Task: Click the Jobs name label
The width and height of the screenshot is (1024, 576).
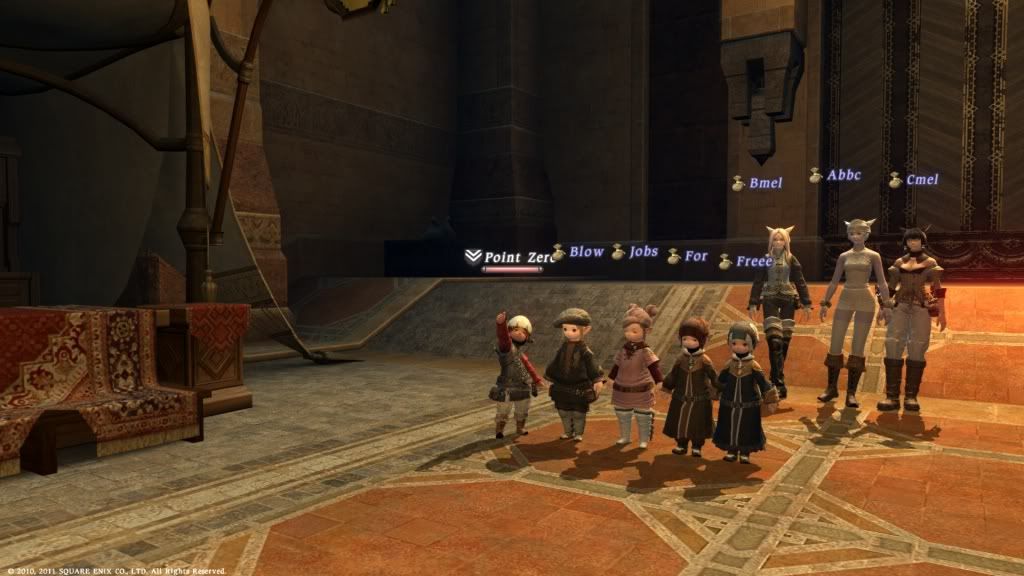Action: coord(643,251)
